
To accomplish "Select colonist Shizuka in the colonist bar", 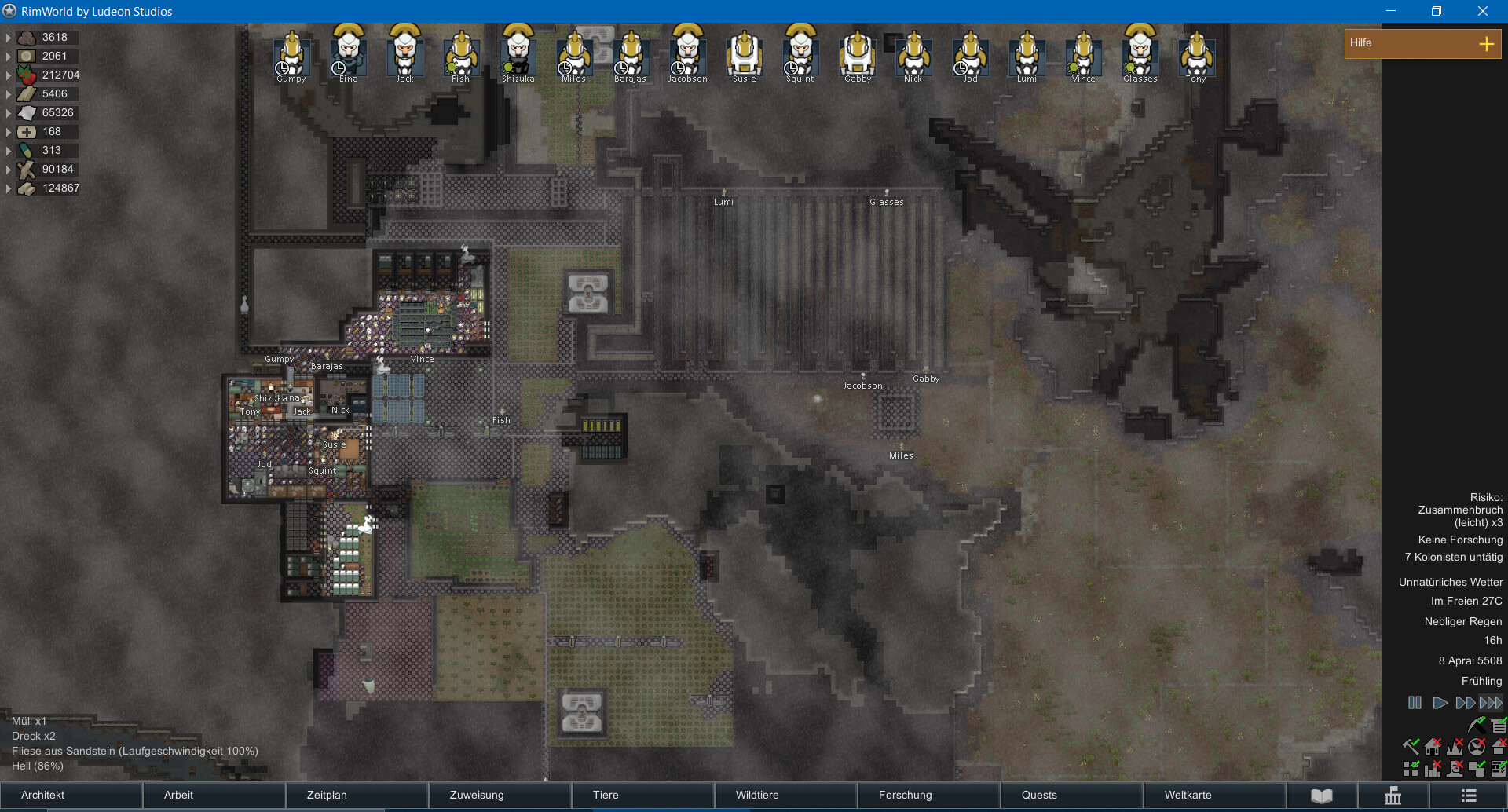I will pos(518,53).
